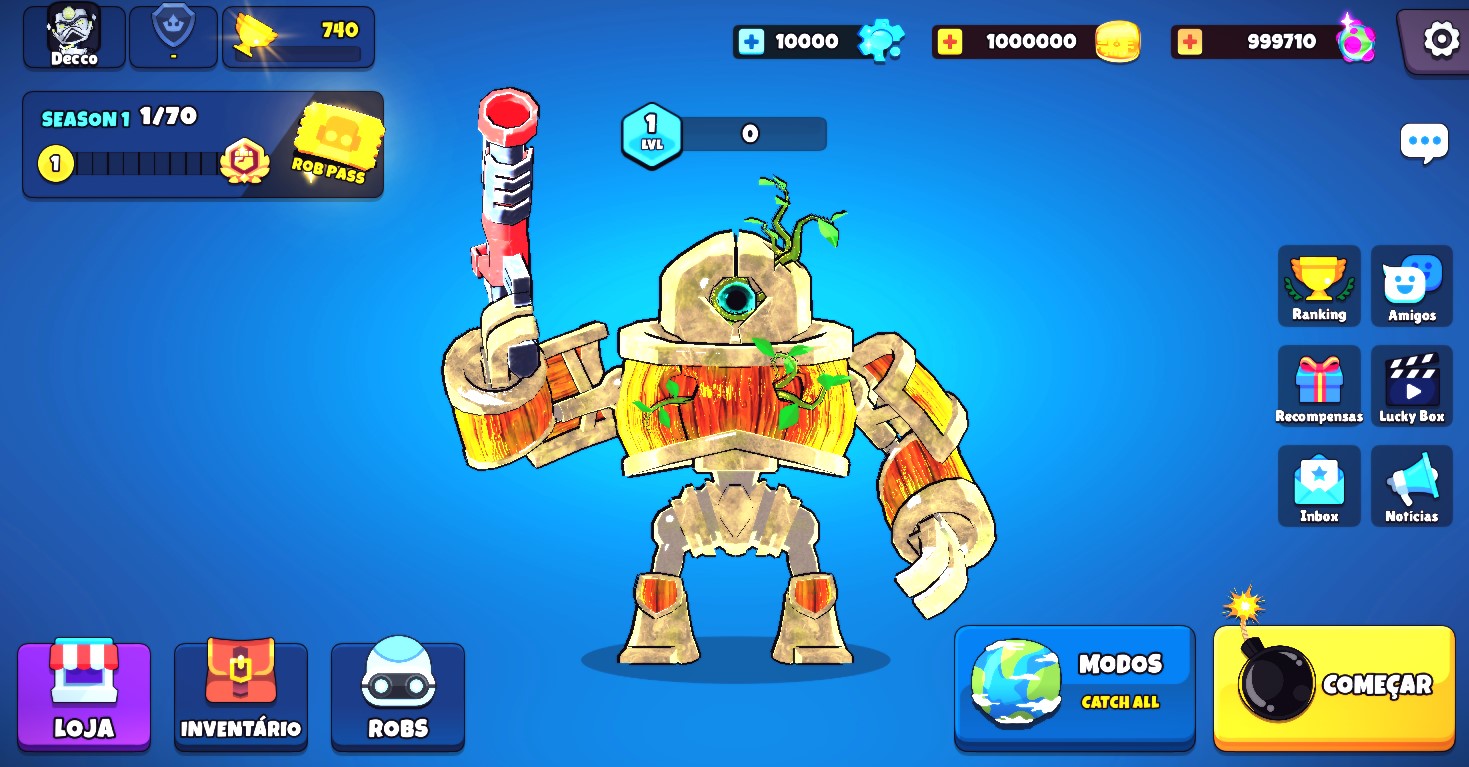Image resolution: width=1469 pixels, height=767 pixels.
Task: Buy more gold coins with plus
Action: (950, 42)
